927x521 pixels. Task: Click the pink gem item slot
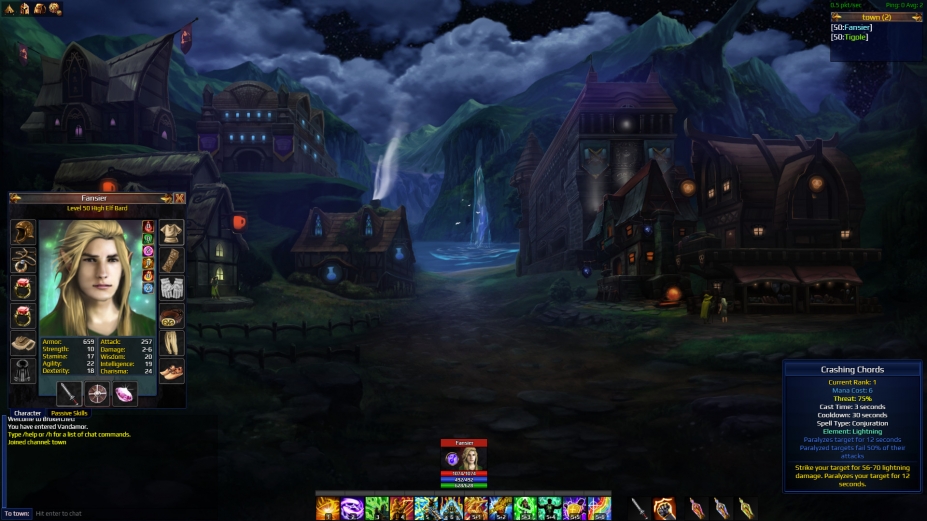(x=125, y=393)
